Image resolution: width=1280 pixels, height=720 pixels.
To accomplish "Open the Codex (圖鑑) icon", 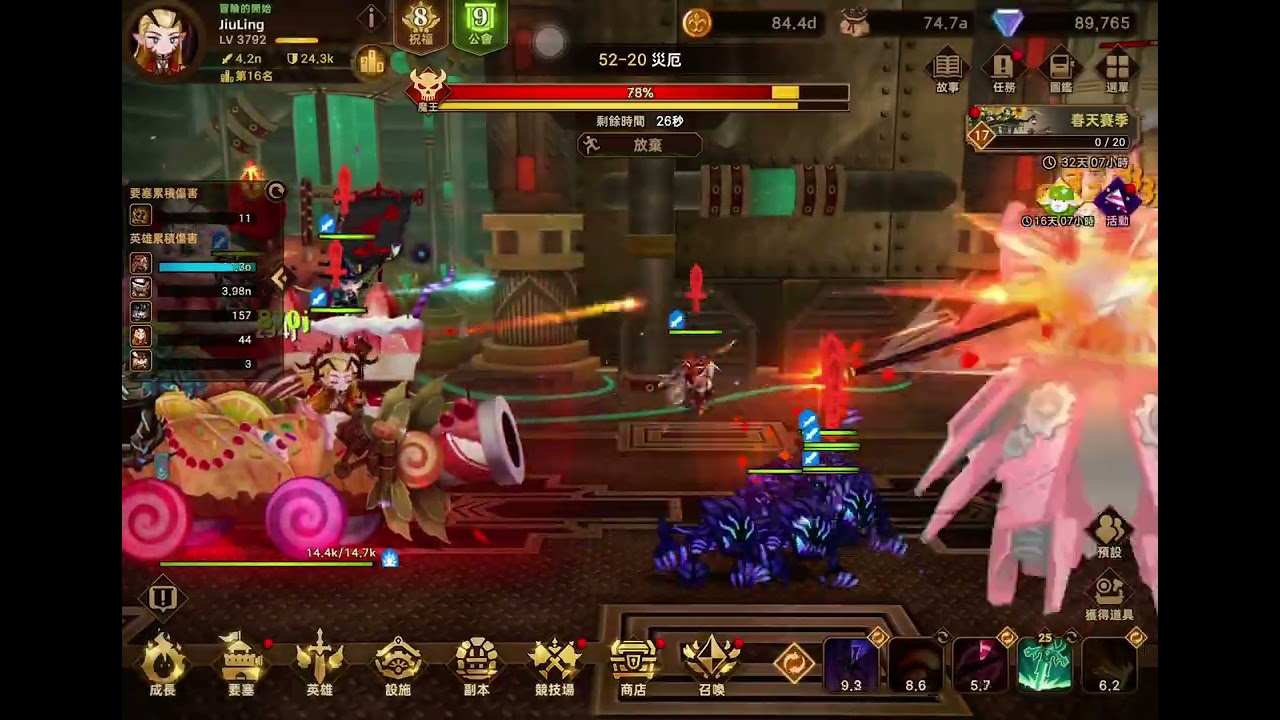I will [1060, 71].
